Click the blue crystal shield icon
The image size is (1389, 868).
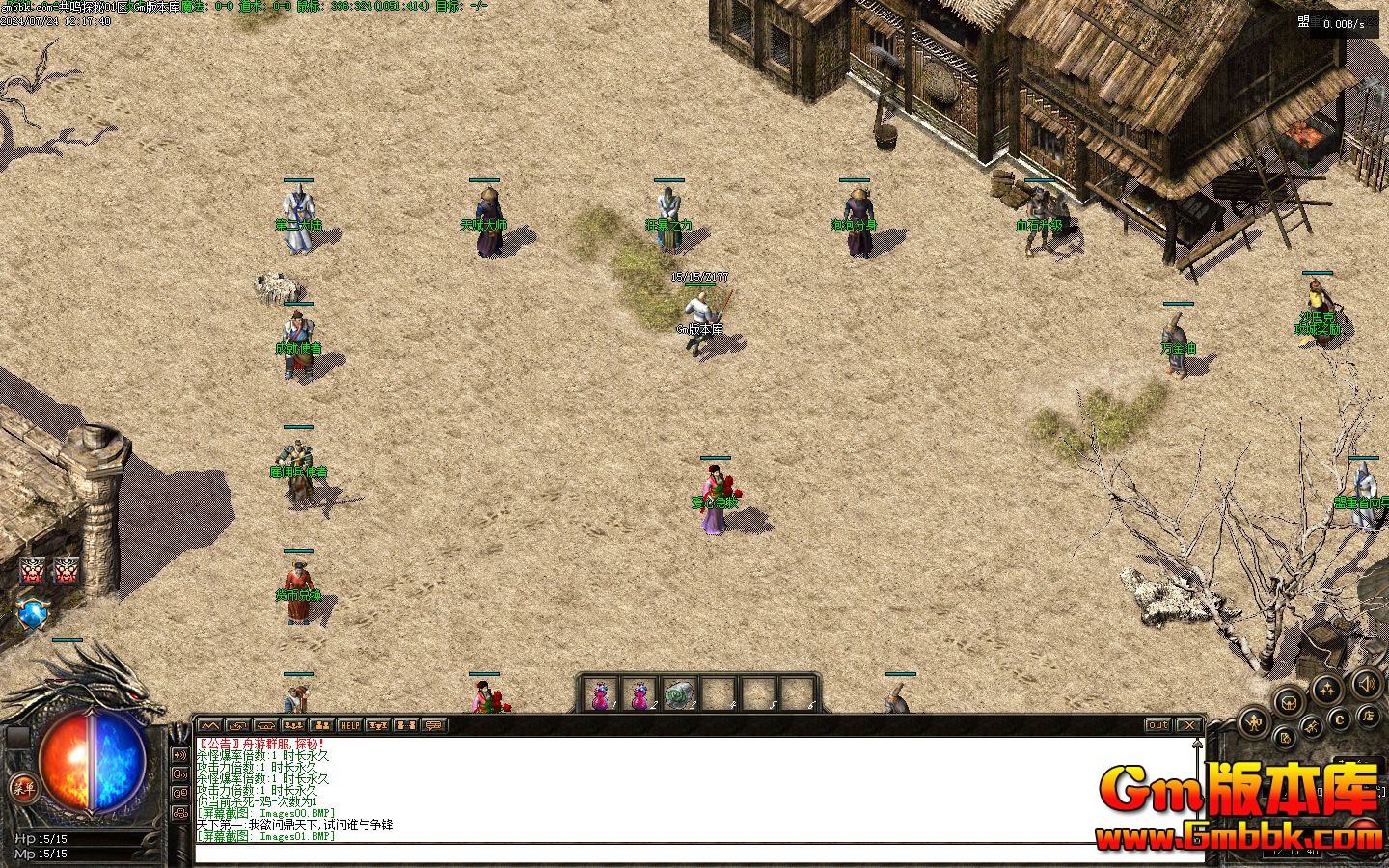(x=32, y=612)
